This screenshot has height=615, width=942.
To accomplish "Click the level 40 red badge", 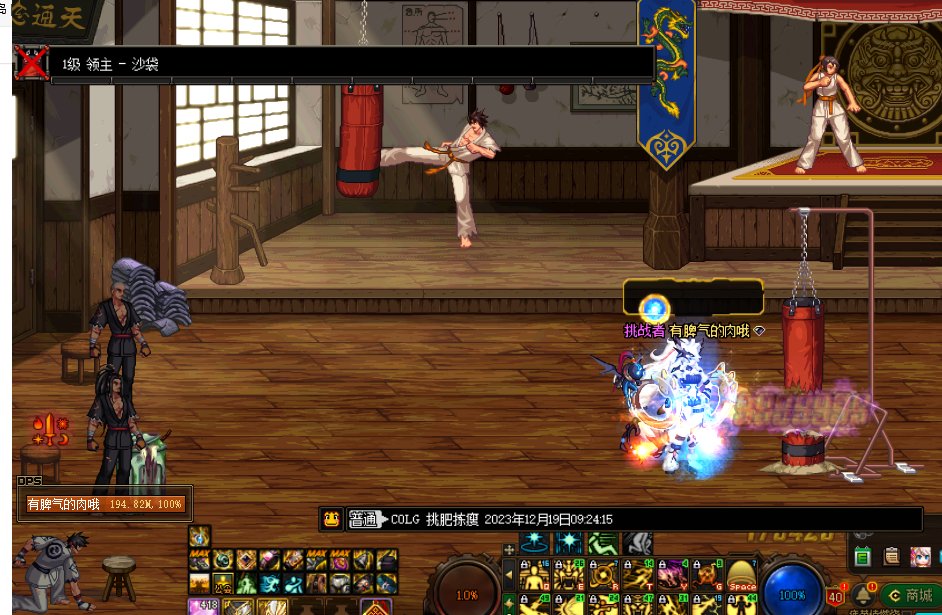I will pos(835,597).
